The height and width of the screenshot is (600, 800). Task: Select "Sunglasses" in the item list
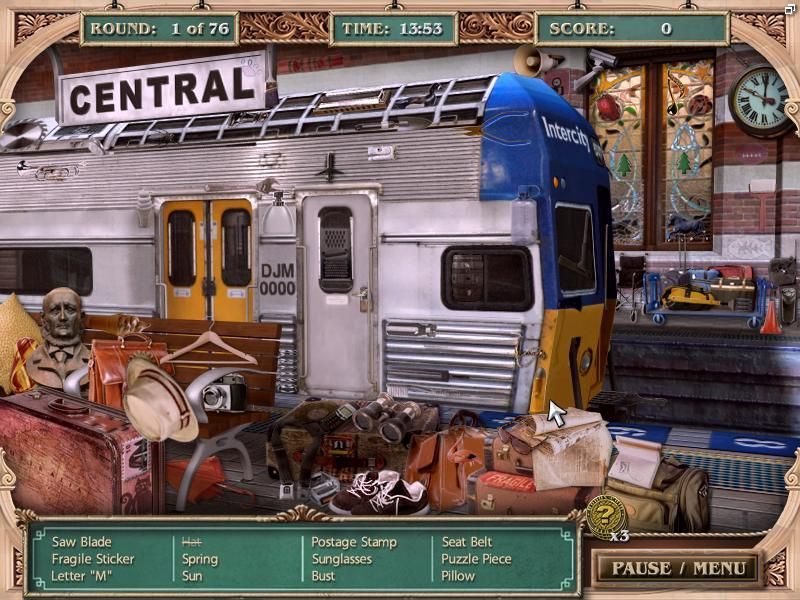point(342,559)
